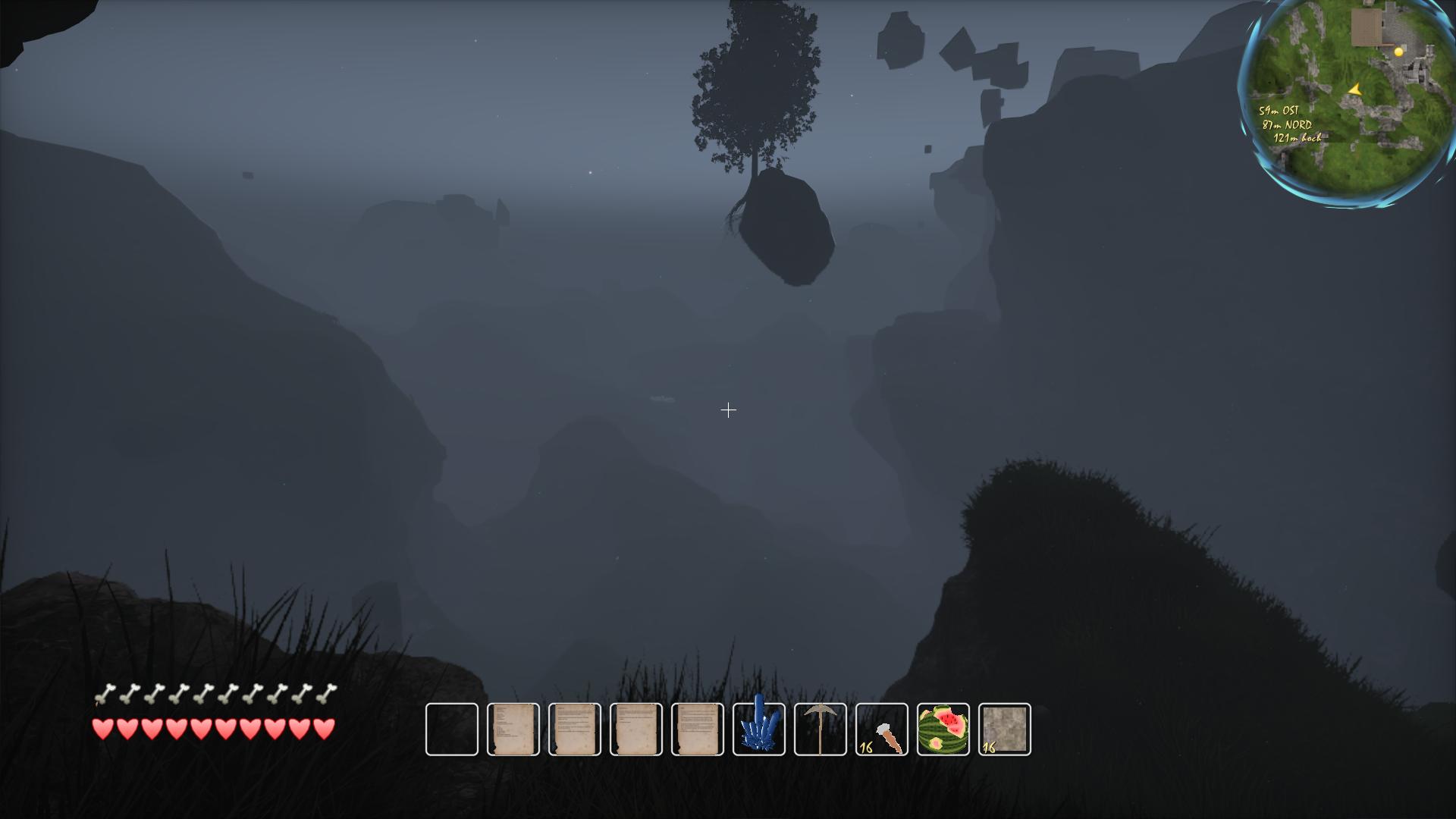Select the empty hotbar slot
The width and height of the screenshot is (1456, 819).
452,730
